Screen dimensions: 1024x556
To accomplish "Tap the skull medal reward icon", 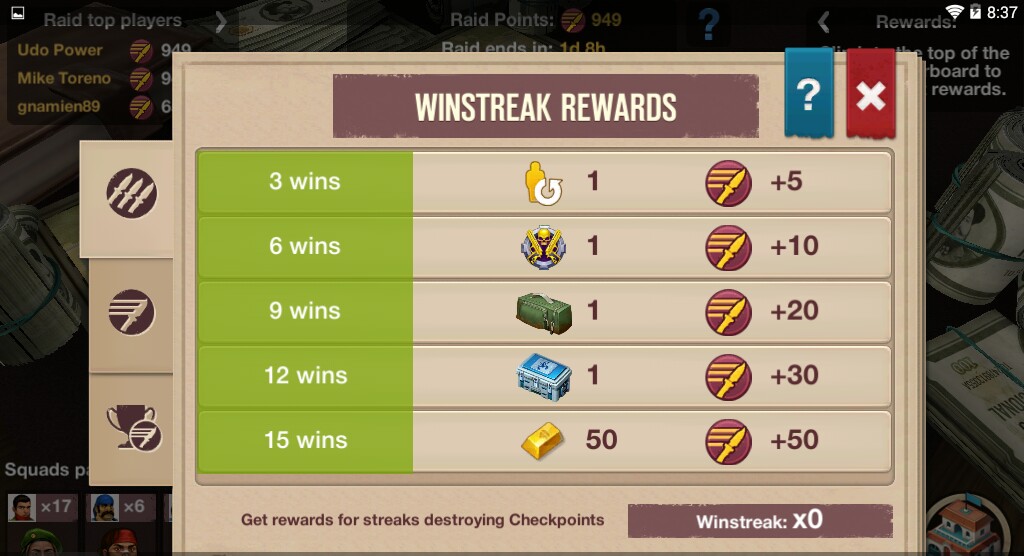I will click(x=543, y=247).
